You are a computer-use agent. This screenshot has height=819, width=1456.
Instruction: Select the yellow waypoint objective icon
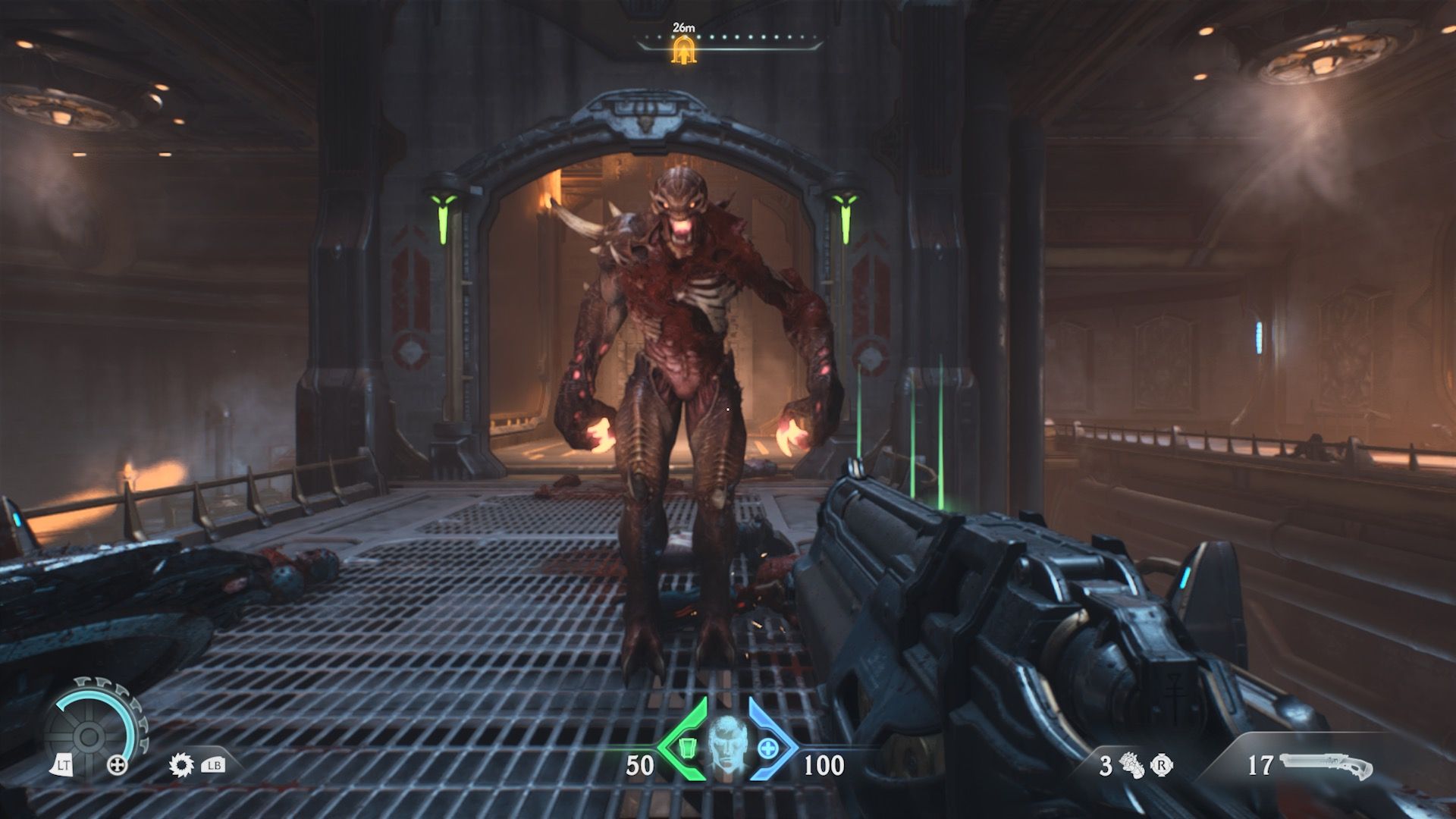[684, 52]
